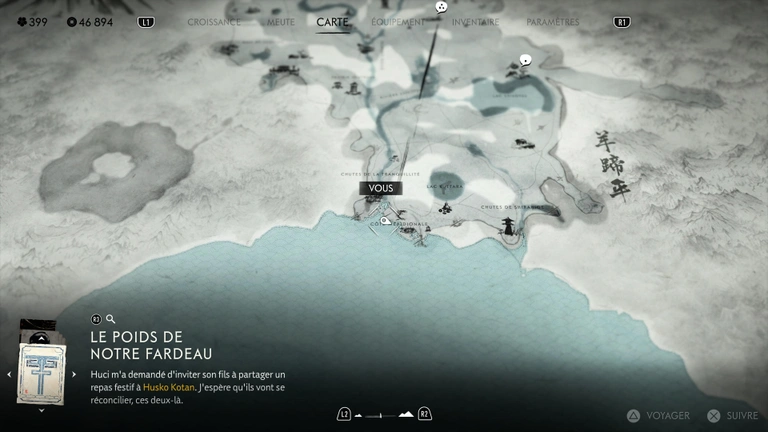The width and height of the screenshot is (768, 432).
Task: Open the Paramètres tab
Action: point(552,21)
